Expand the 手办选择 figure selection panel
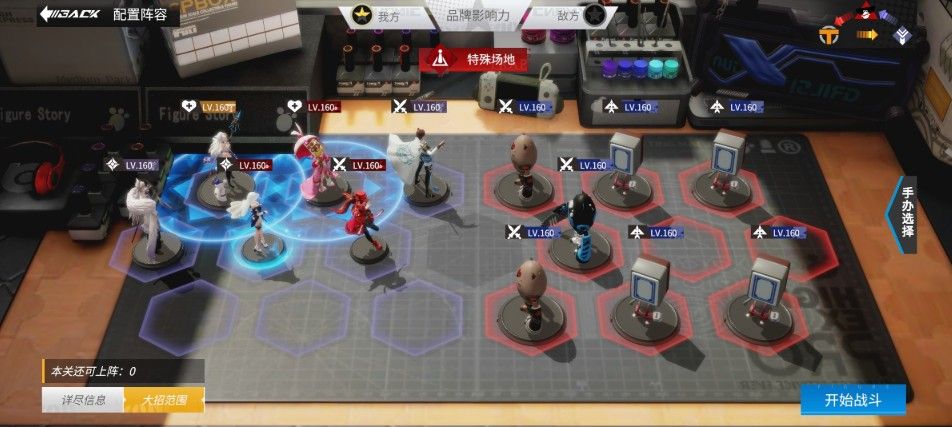The width and height of the screenshot is (952, 427). [x=906, y=211]
